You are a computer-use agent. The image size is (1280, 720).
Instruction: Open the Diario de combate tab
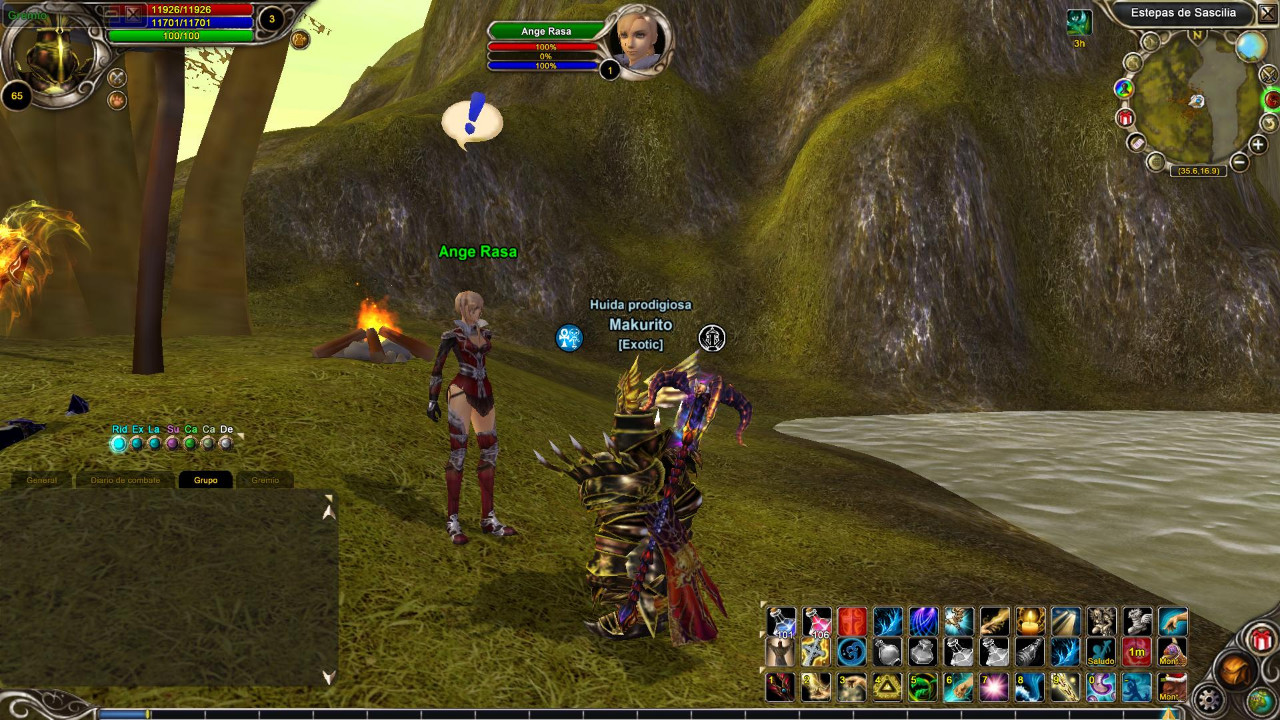coord(125,480)
